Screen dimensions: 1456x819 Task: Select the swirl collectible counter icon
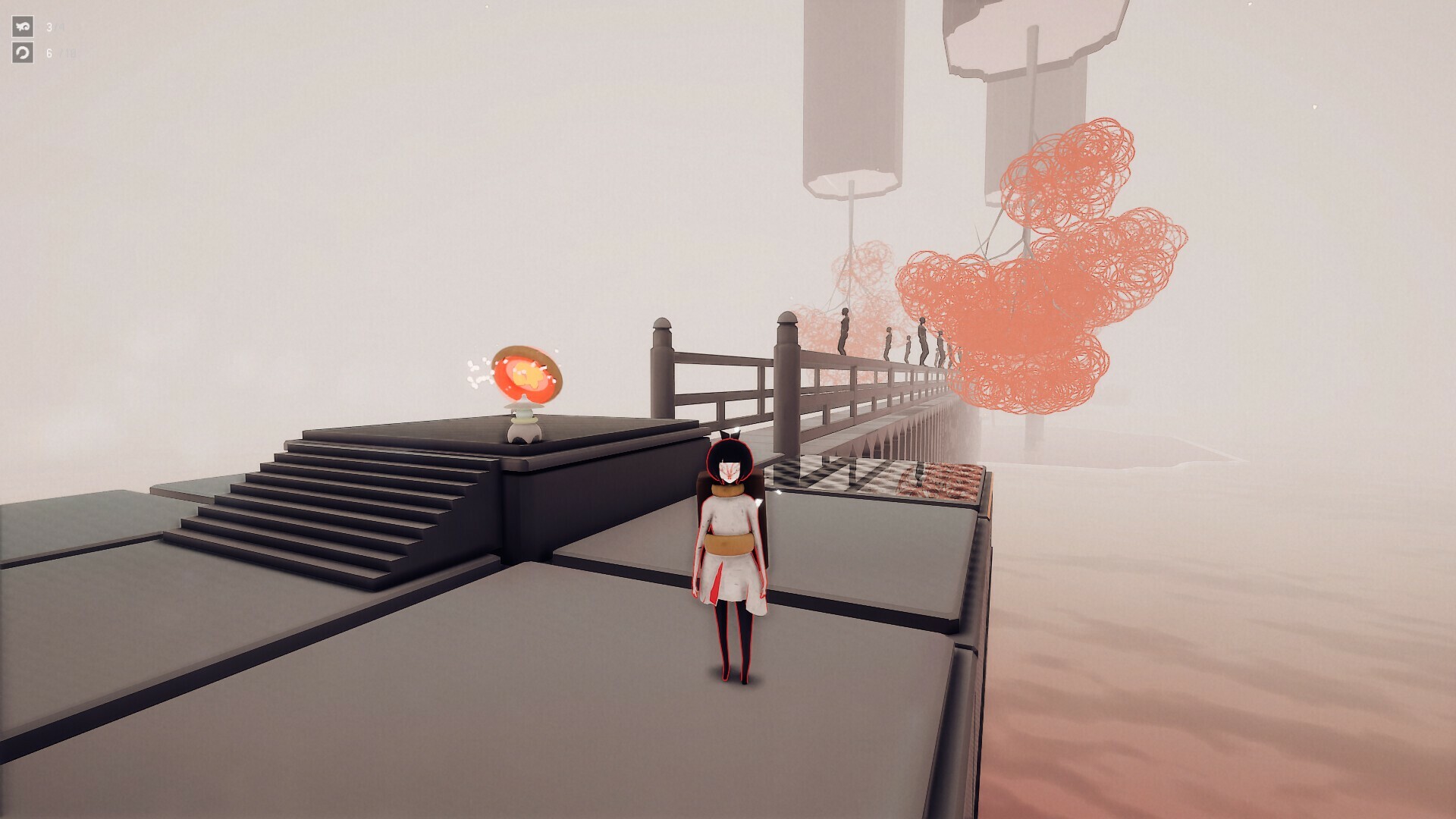tap(23, 52)
